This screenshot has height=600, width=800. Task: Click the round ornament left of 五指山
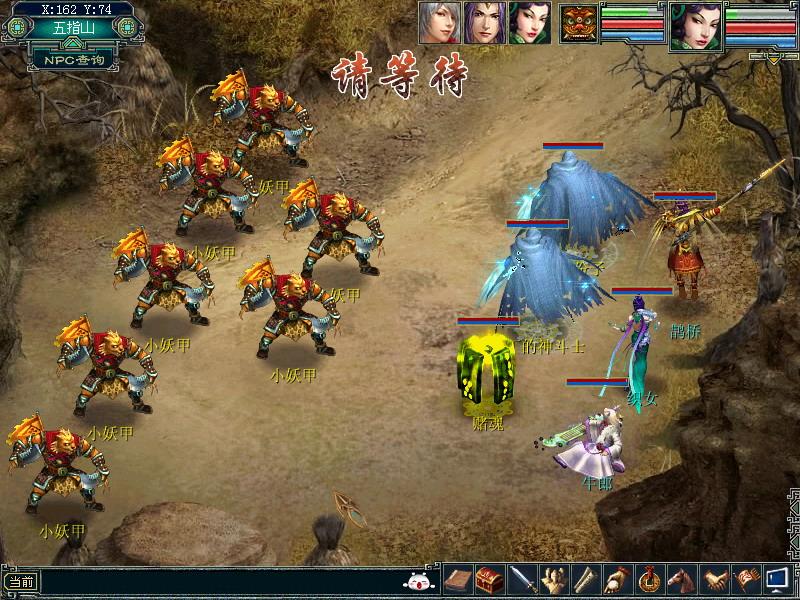(x=15, y=28)
